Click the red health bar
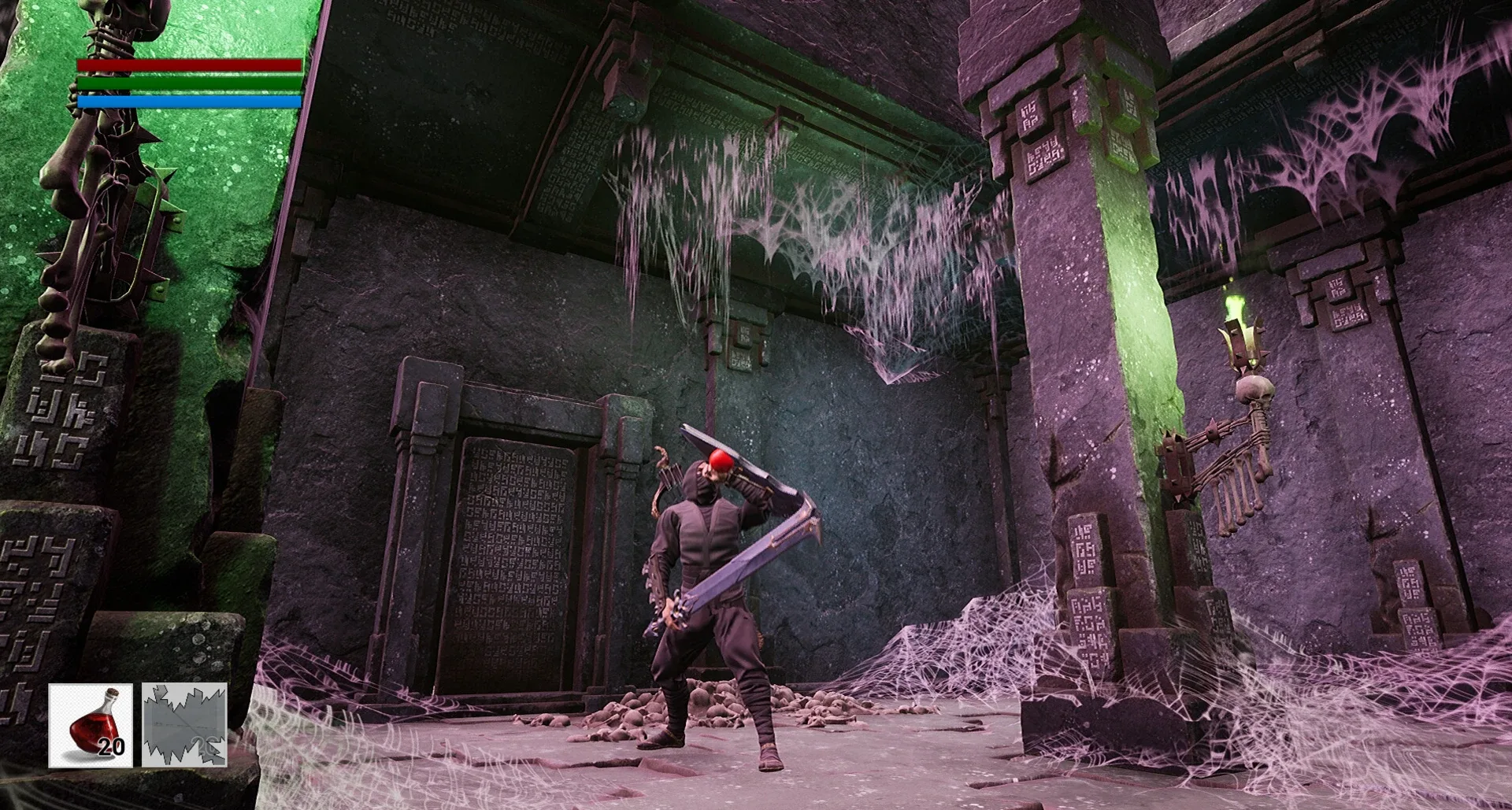 (x=189, y=65)
